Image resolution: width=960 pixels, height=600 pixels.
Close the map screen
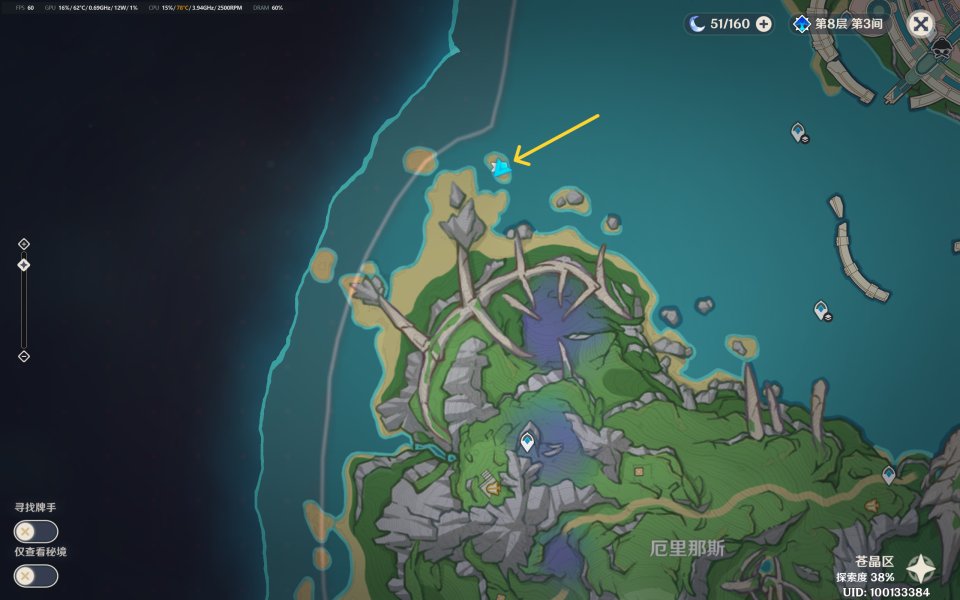coord(920,24)
